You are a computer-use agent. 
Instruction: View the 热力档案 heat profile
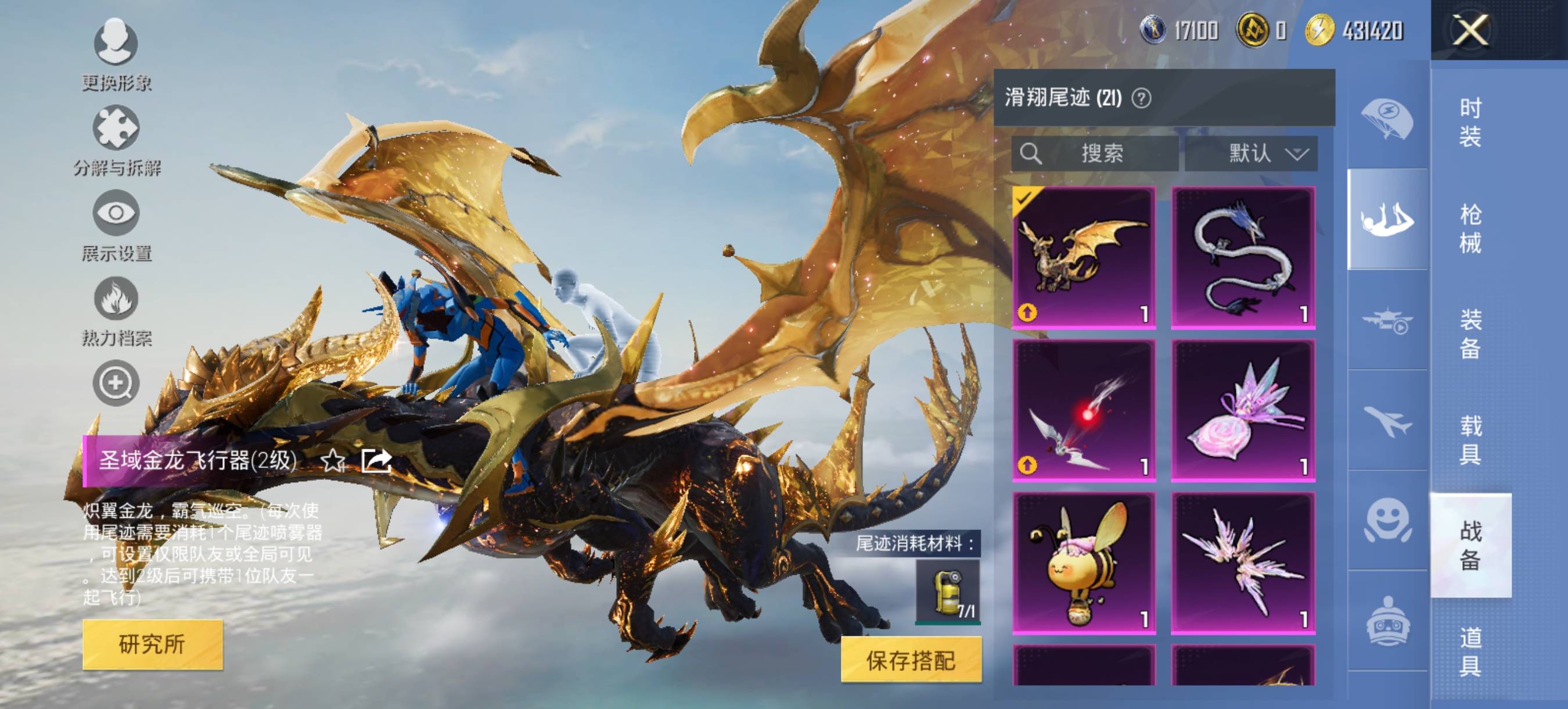pos(116,305)
